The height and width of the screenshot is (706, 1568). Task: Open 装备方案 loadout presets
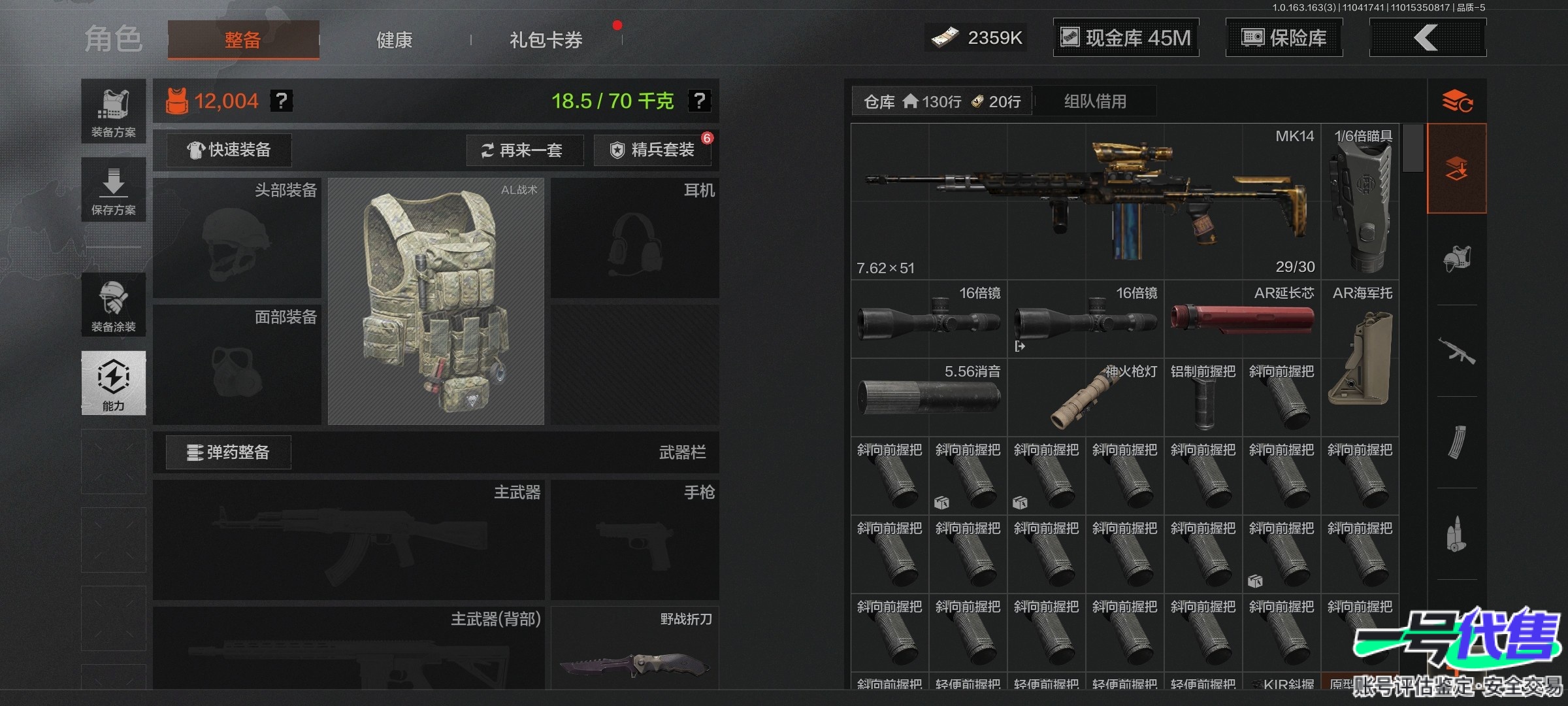(114, 111)
